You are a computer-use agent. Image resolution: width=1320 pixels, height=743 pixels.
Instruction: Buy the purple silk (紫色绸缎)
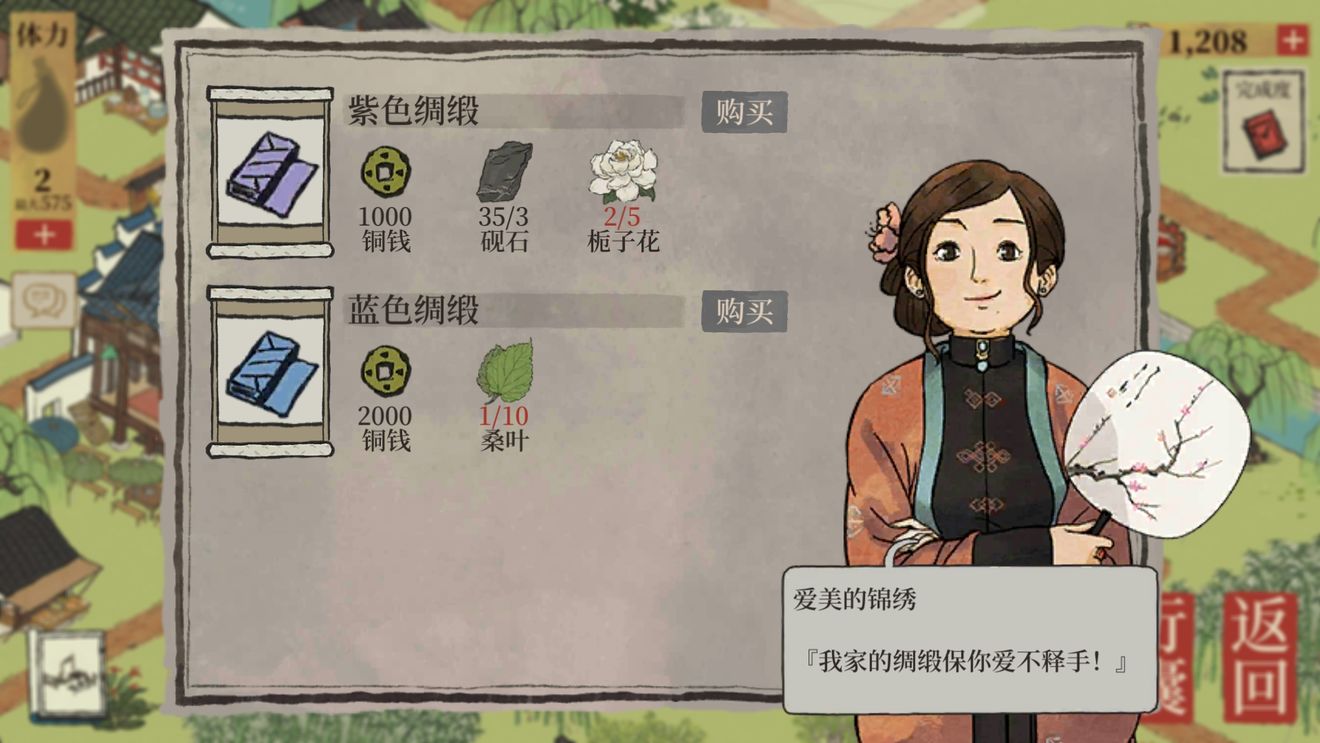point(744,112)
